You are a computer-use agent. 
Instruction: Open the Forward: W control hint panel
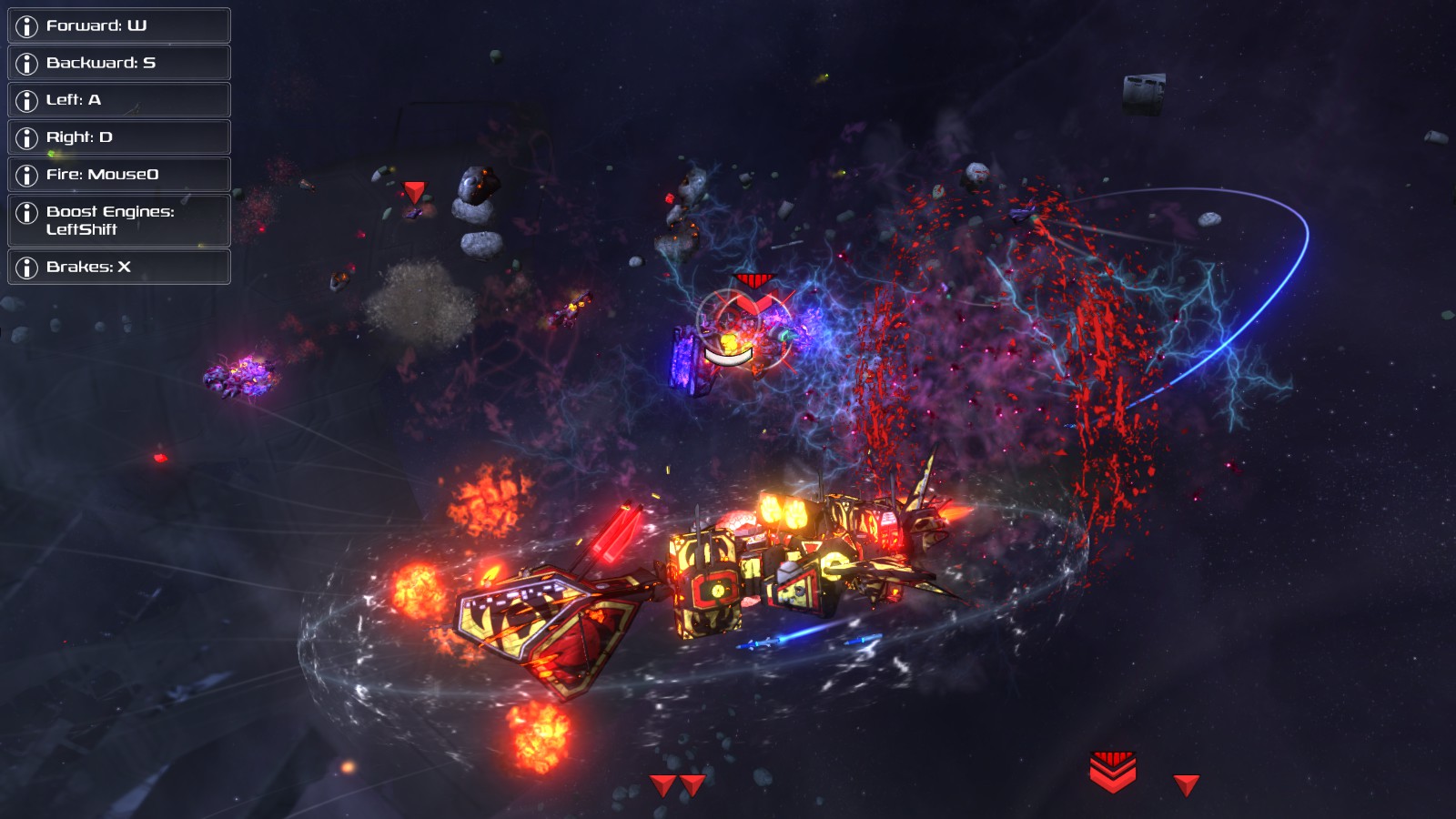click(x=118, y=25)
